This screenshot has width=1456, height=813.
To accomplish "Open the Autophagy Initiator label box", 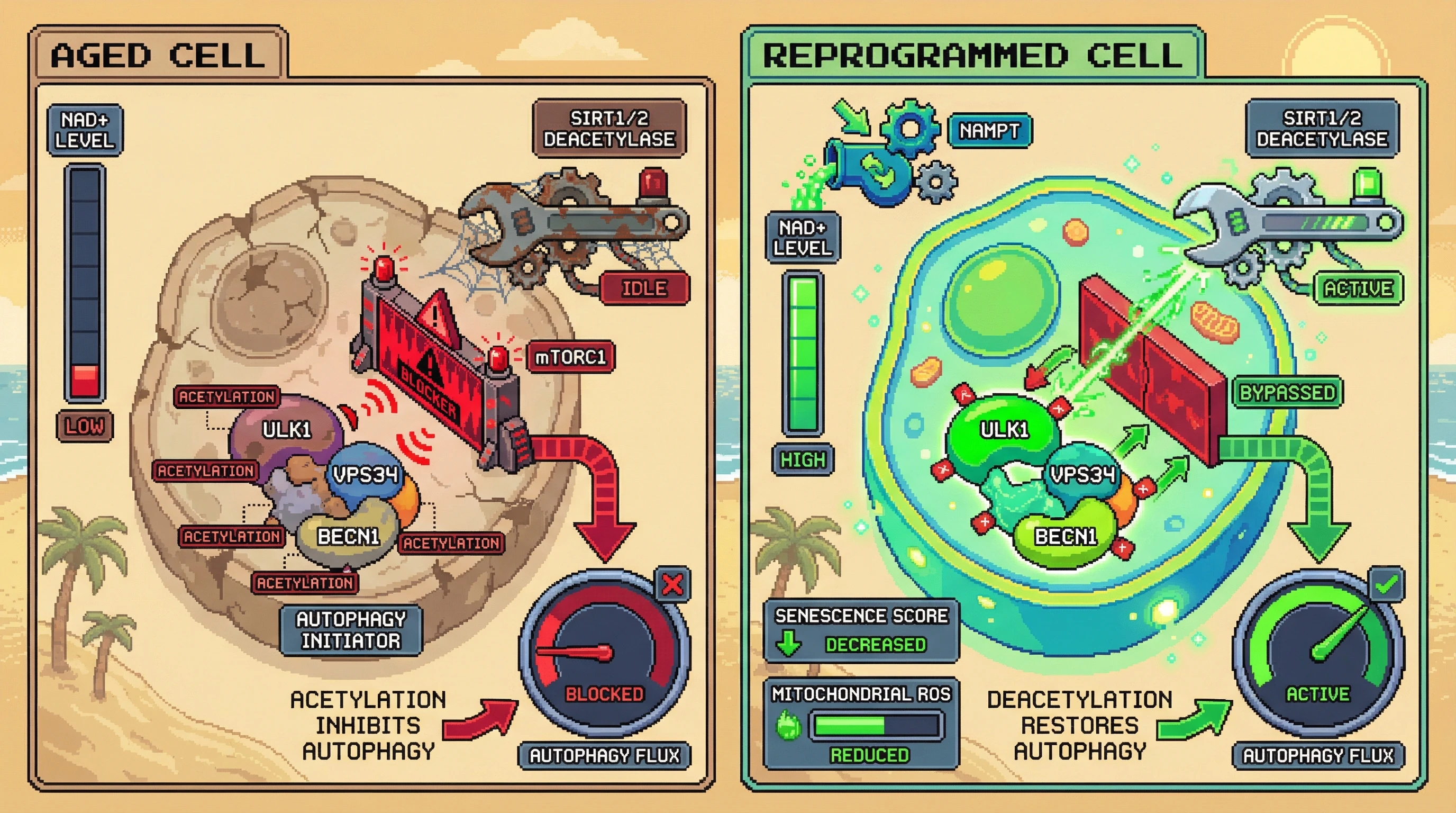I will coord(351,630).
